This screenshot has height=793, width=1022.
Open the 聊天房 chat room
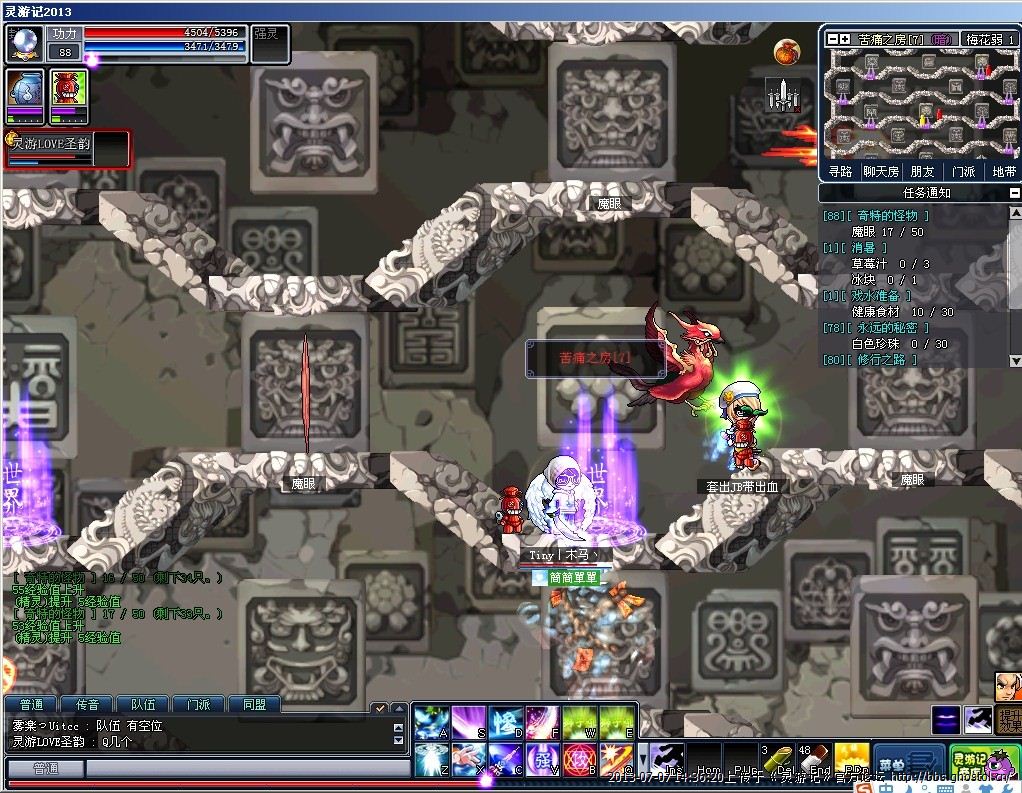[881, 171]
